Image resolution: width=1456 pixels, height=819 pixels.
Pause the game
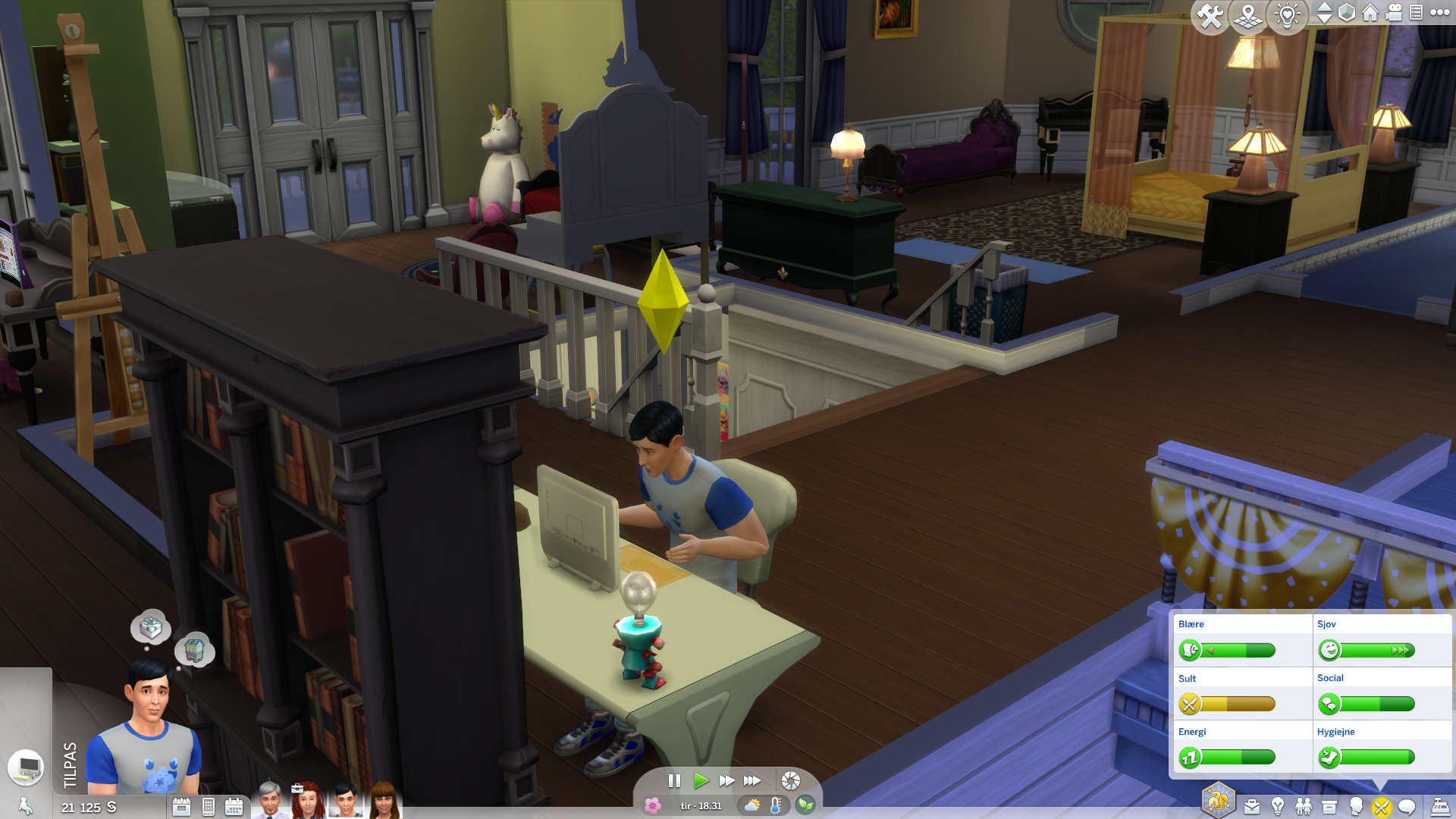(x=674, y=780)
